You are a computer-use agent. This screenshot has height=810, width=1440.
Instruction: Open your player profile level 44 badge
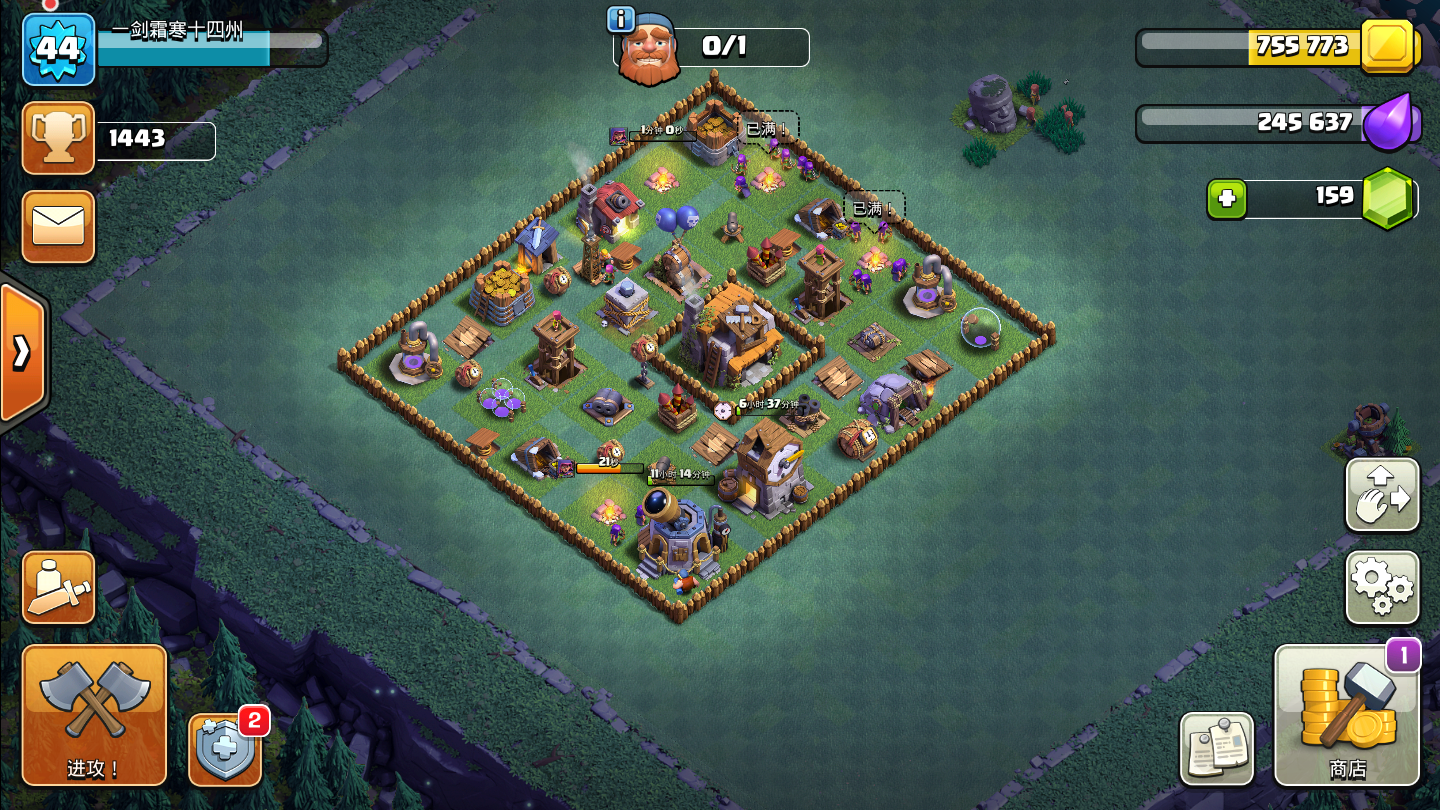pyautogui.click(x=57, y=47)
